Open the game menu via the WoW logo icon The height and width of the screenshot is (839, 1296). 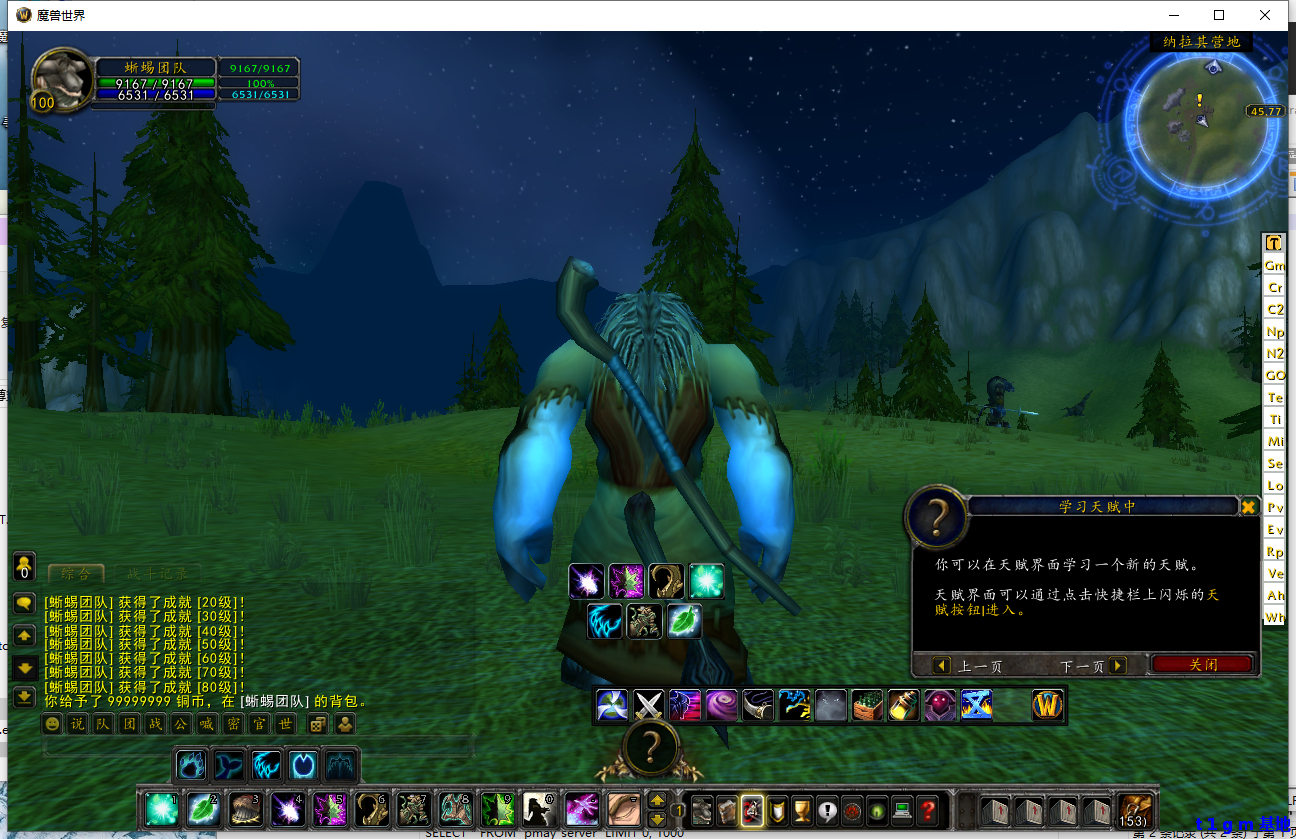click(x=1046, y=705)
